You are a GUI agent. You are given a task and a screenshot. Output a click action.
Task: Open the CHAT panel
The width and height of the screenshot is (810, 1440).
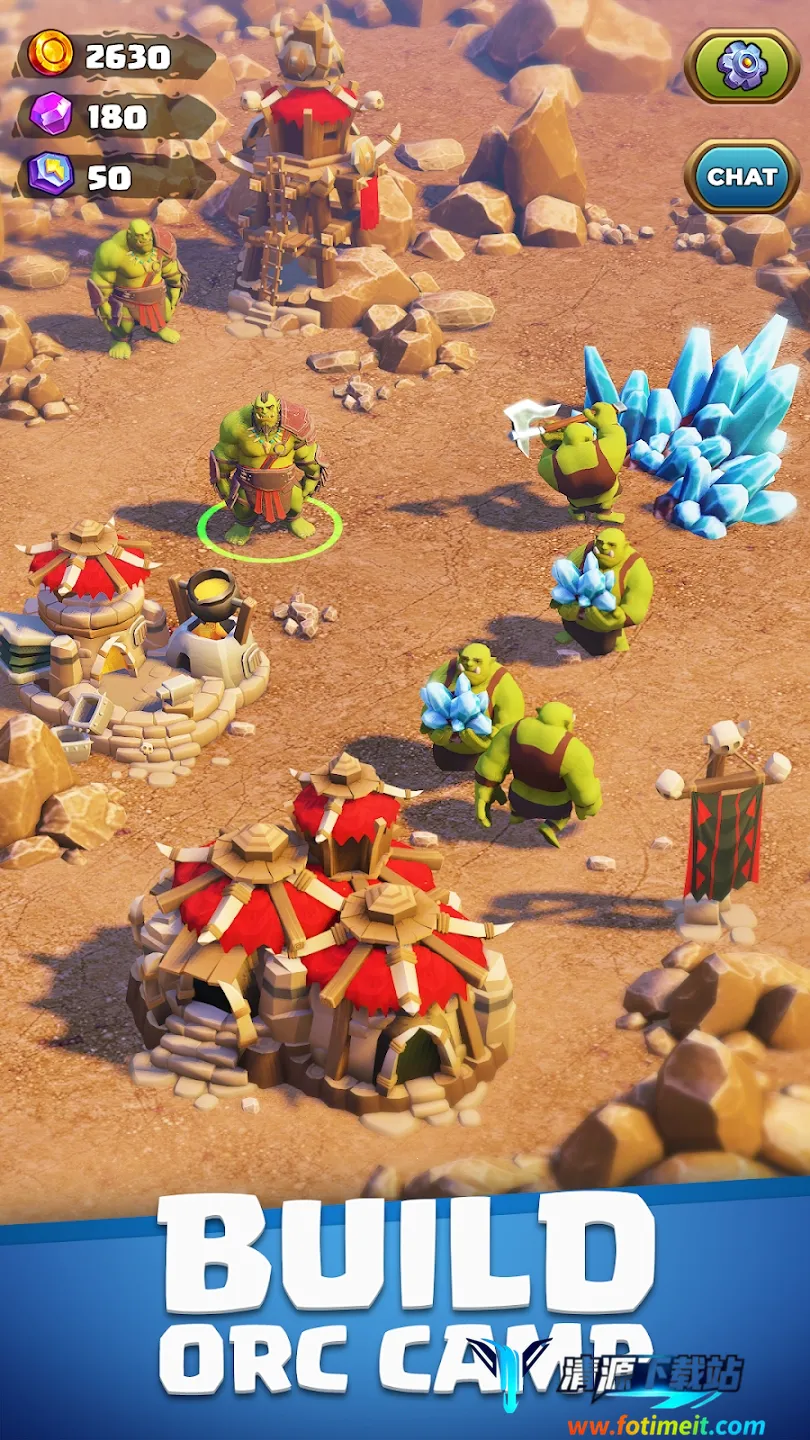tap(742, 177)
